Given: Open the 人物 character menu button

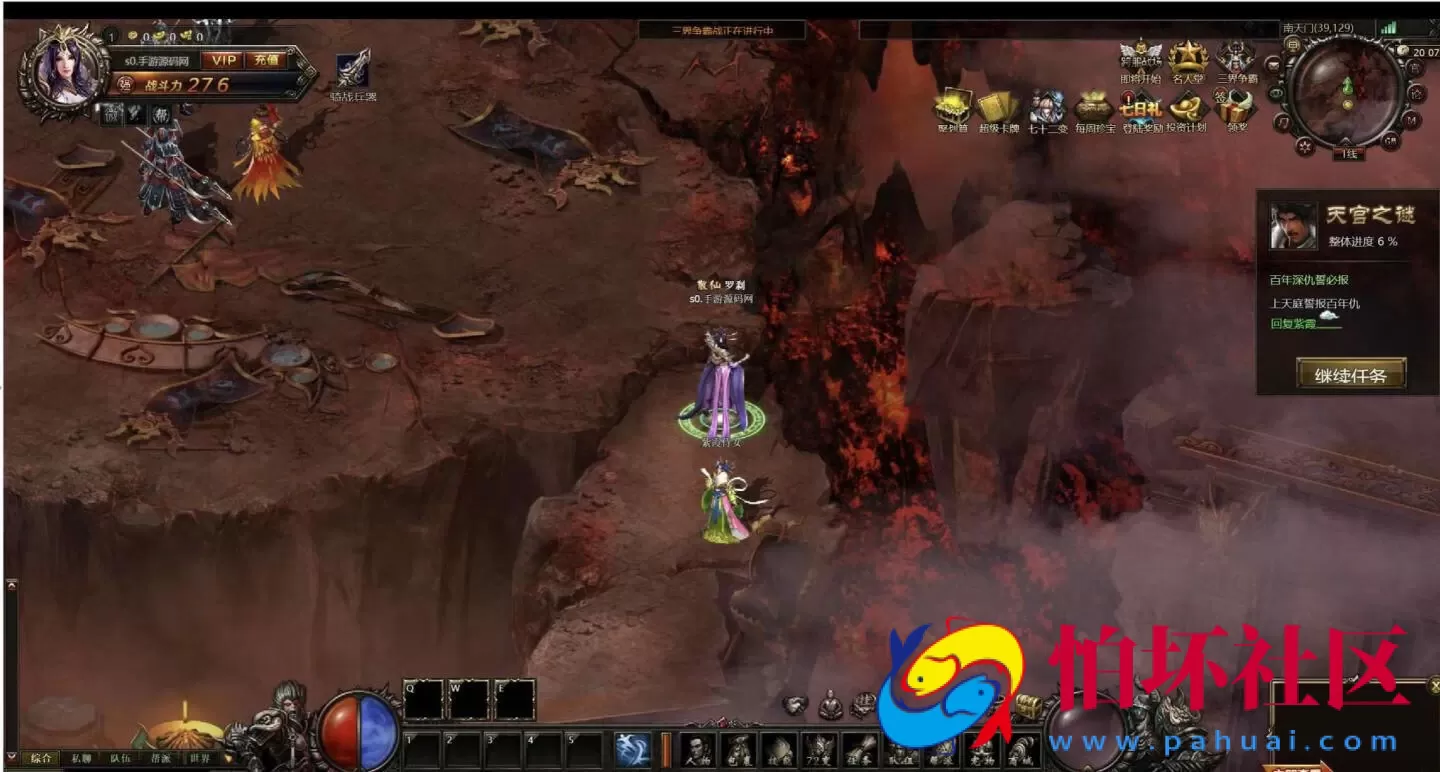Looking at the screenshot, I should coord(699,749).
